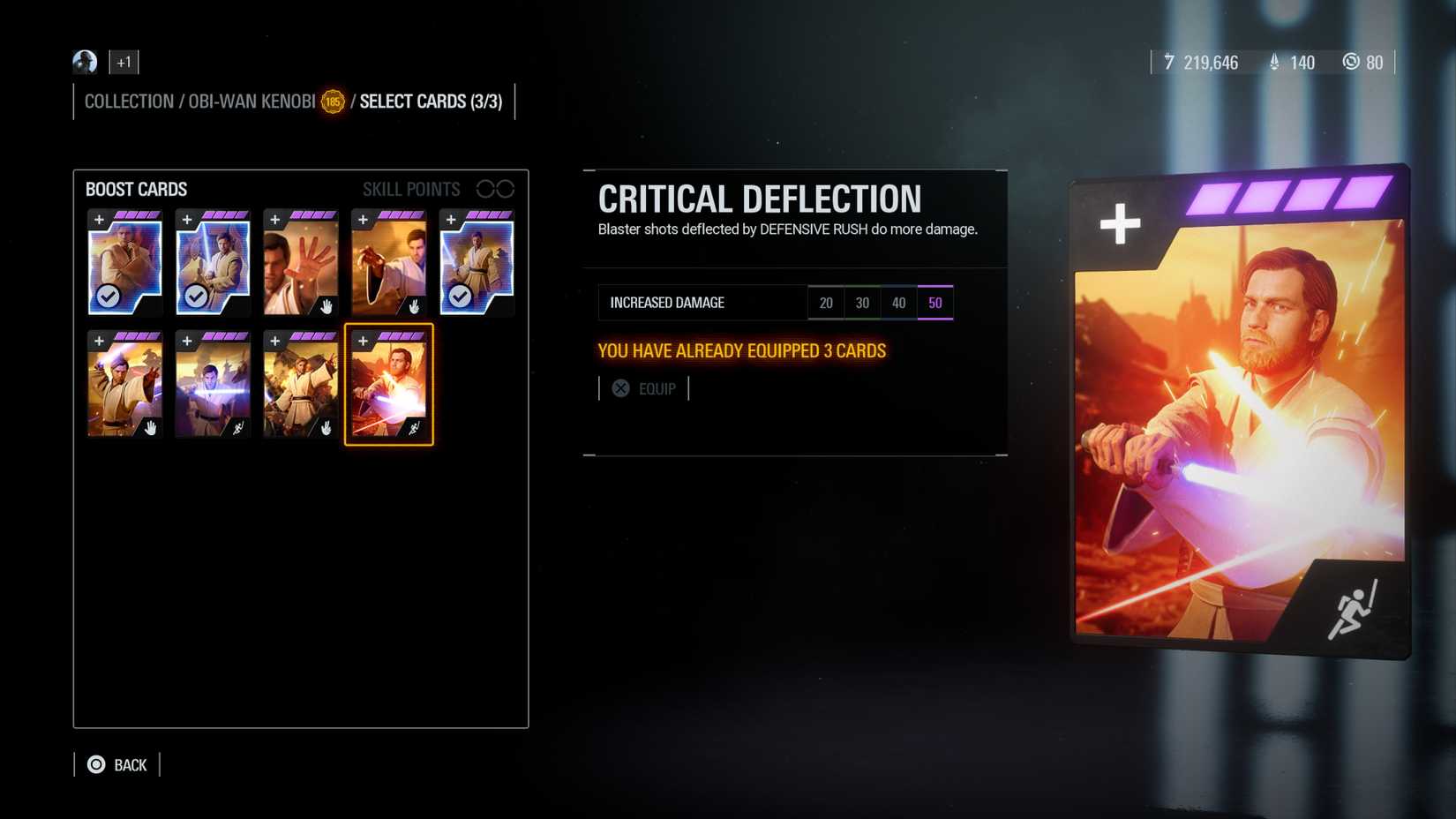Click the 185 level badge in the breadcrumb
Image resolution: width=1456 pixels, height=819 pixels.
tap(332, 101)
